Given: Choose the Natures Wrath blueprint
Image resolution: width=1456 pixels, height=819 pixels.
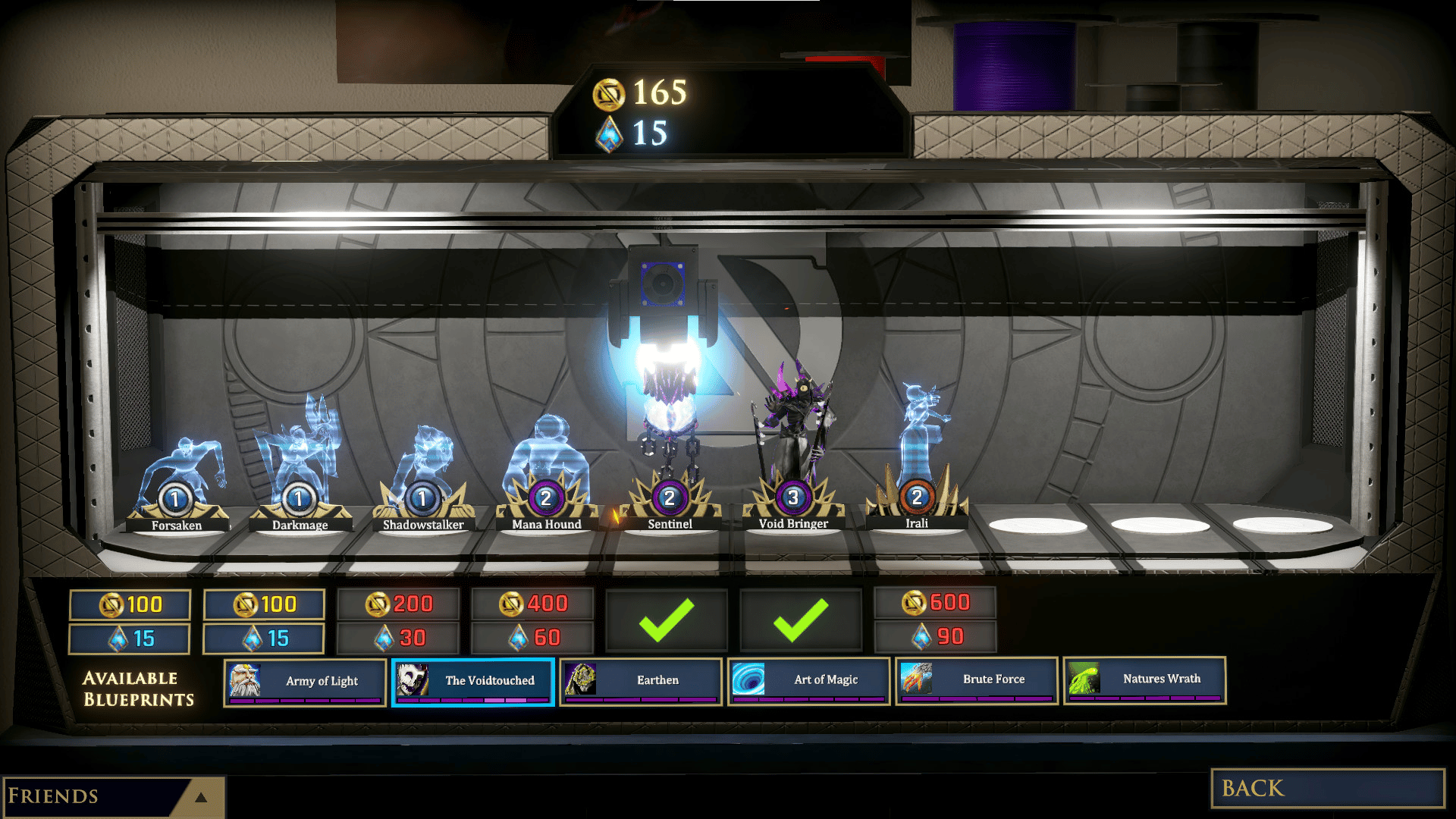Looking at the screenshot, I should 1144,679.
